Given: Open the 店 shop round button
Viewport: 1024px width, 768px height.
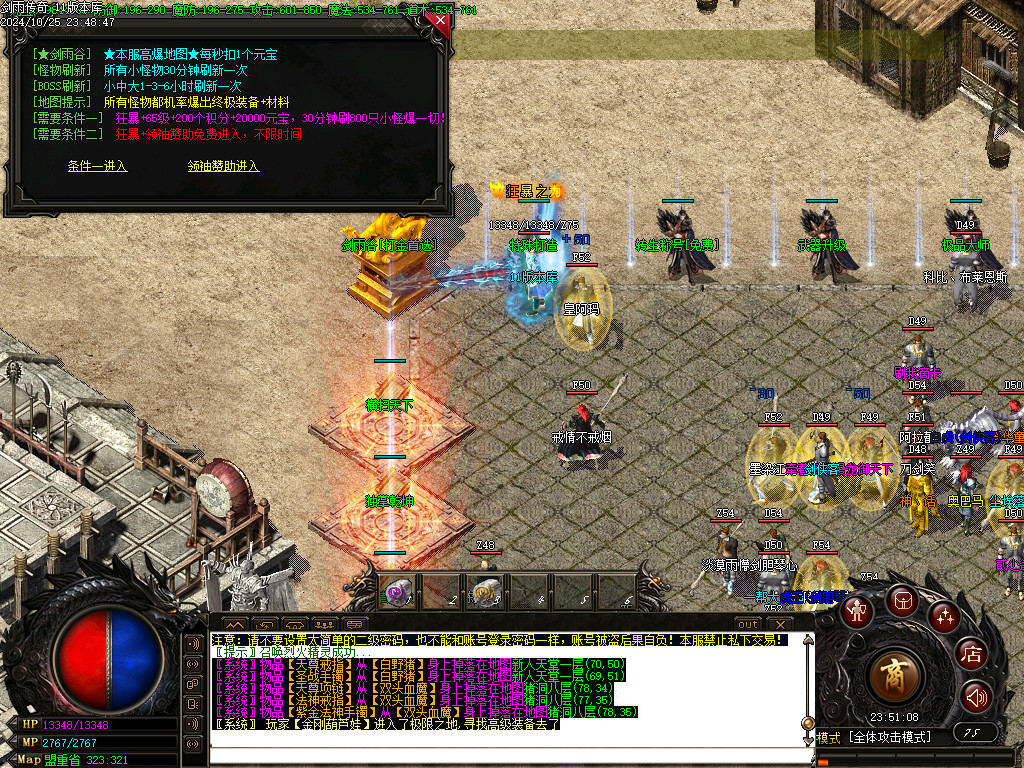Looking at the screenshot, I should [972, 654].
